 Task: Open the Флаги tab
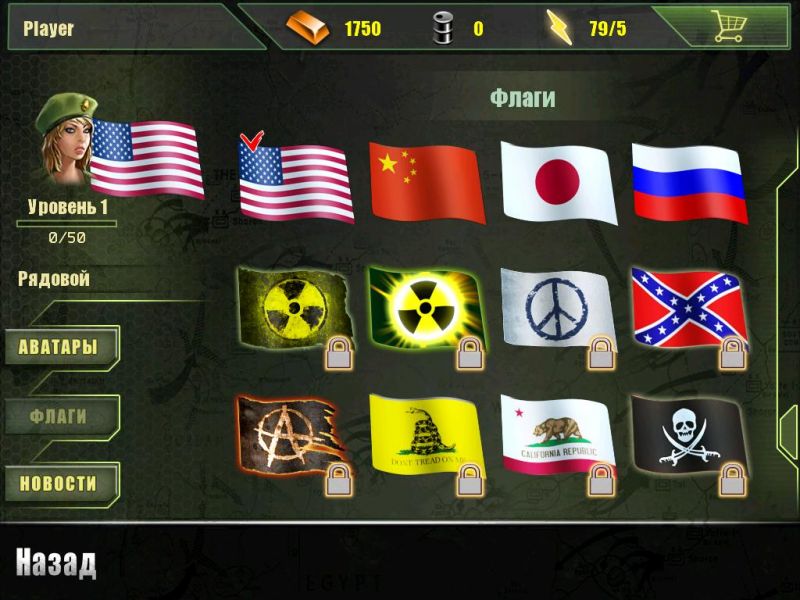point(59,416)
